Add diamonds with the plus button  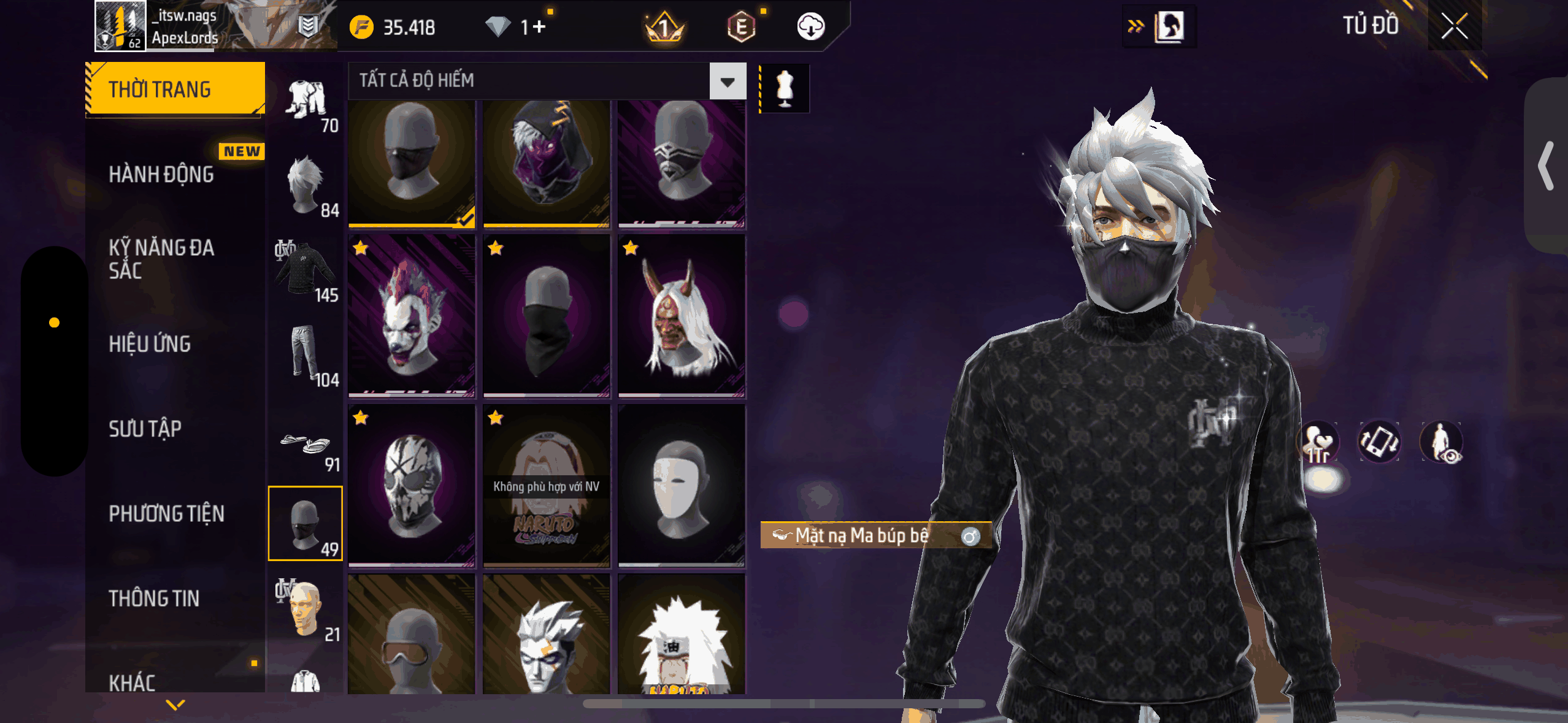coord(539,26)
